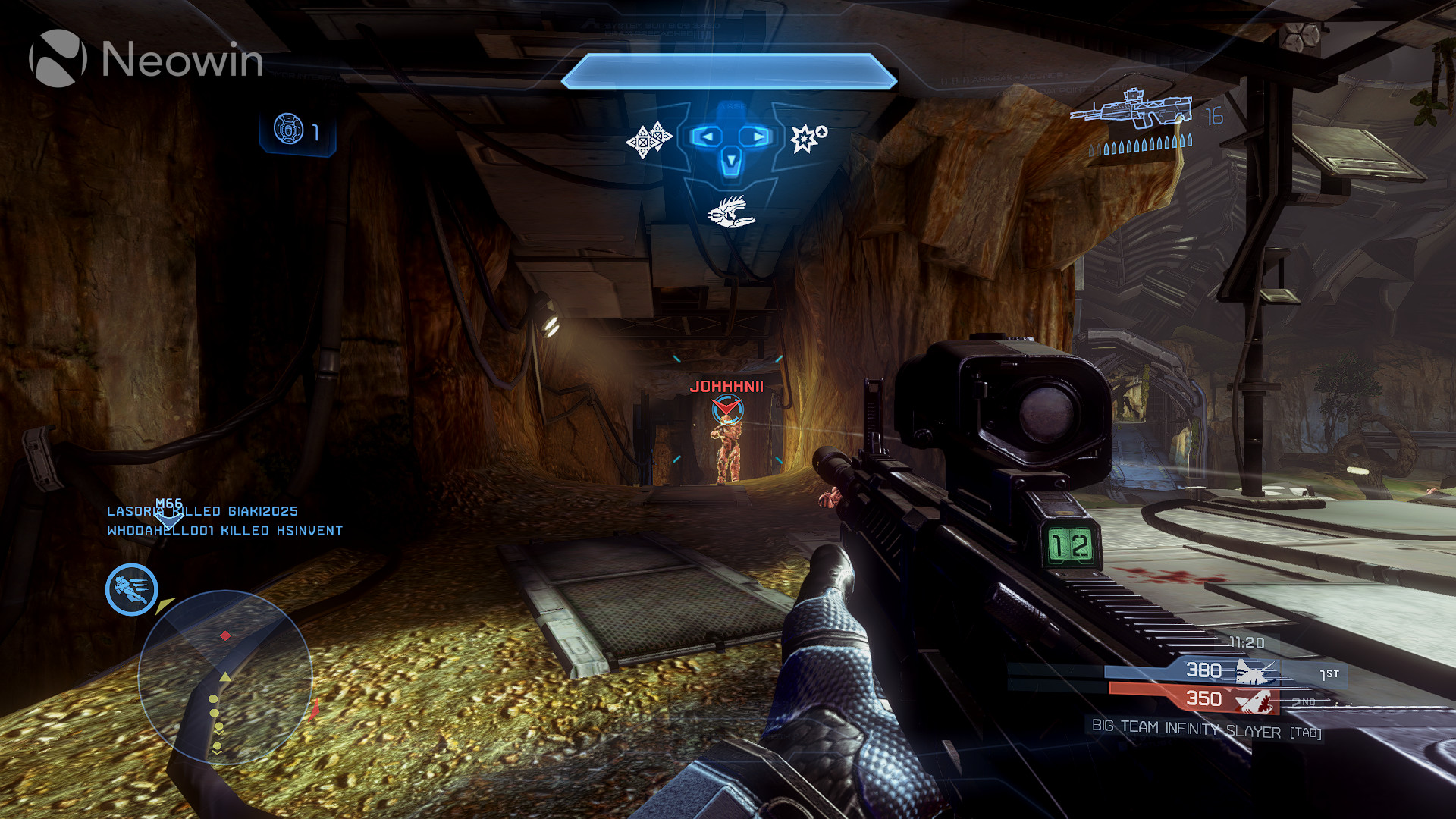
Task: Click the grenade counter icon
Action: pos(287,130)
